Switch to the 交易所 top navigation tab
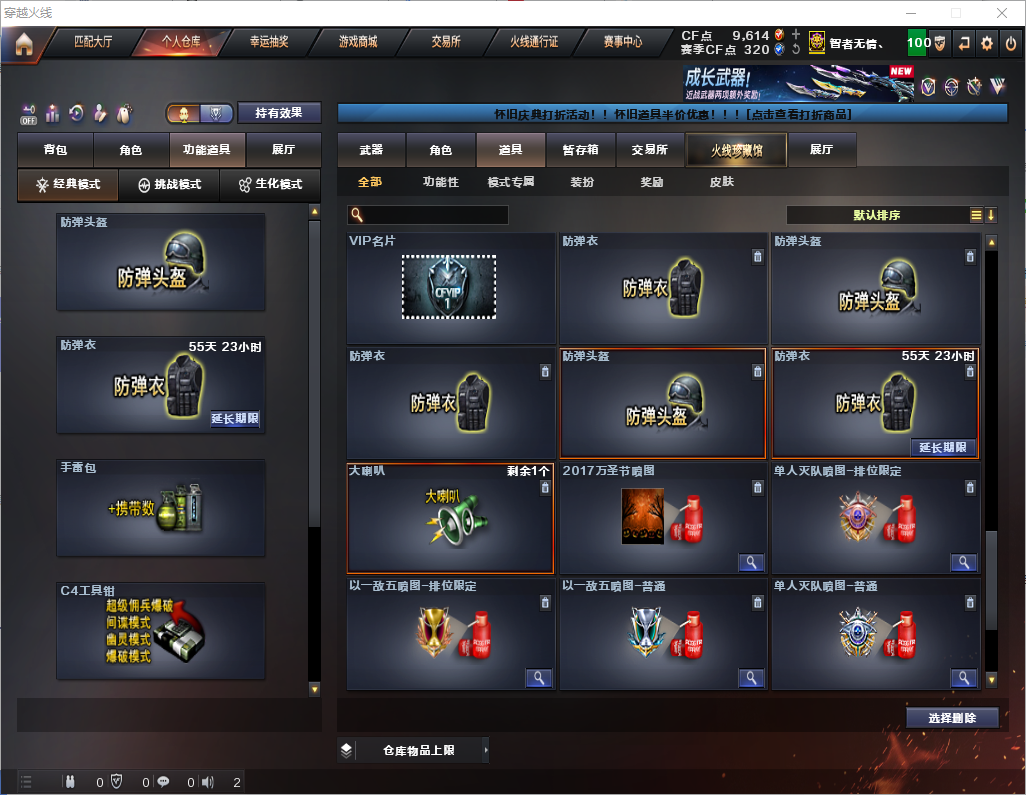This screenshot has width=1026, height=795. [x=446, y=43]
